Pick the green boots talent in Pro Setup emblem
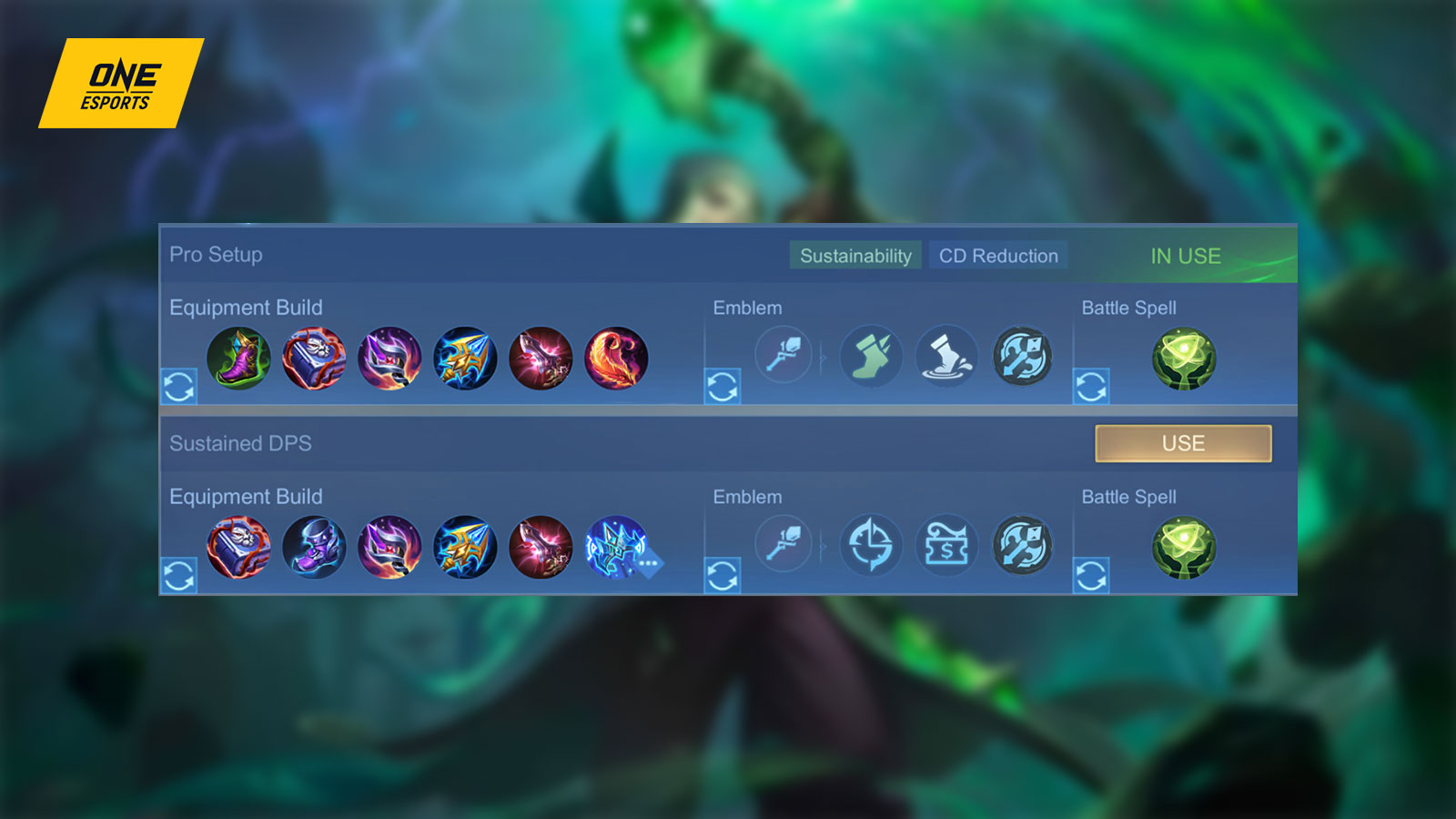 pos(869,357)
